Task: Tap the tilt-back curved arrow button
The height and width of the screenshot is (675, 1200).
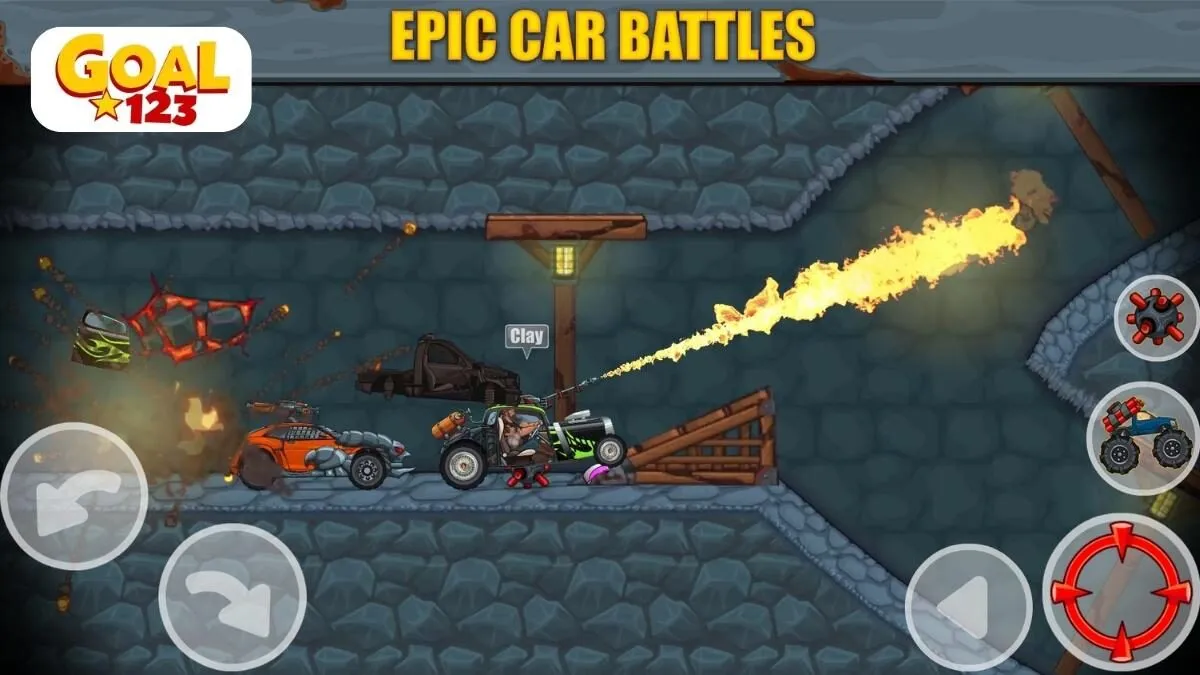Action: (x=73, y=496)
